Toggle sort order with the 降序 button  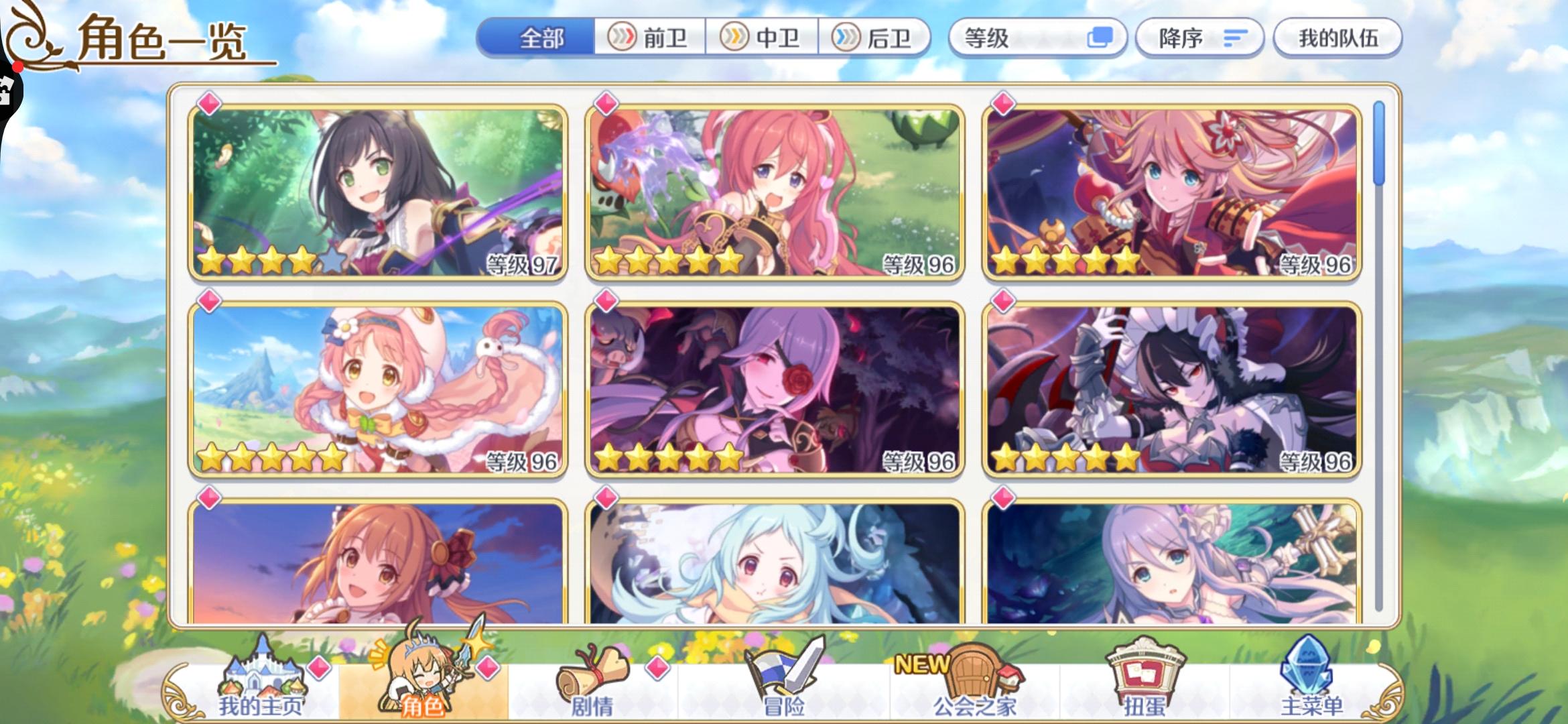(x=1199, y=38)
